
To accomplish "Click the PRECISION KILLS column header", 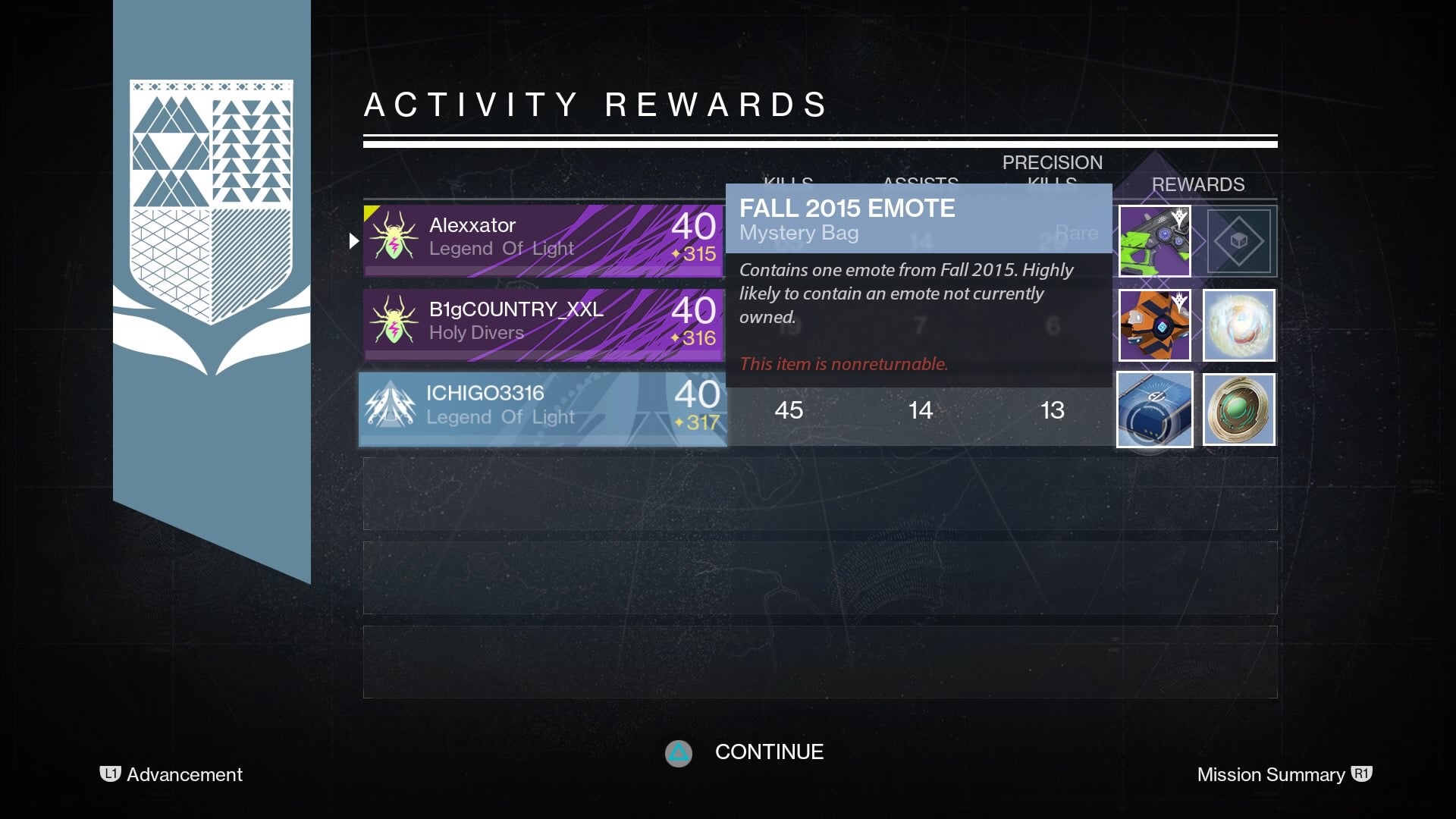I will click(x=1053, y=173).
